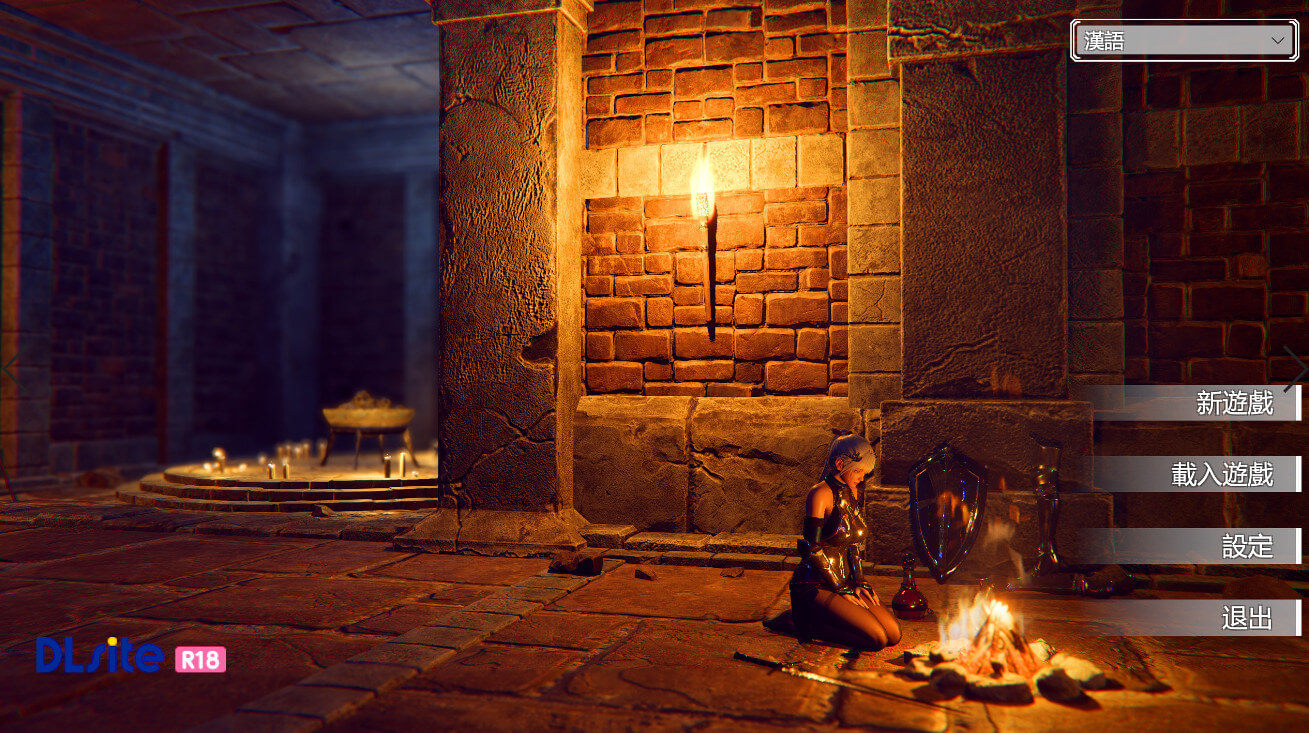Click the left gallery arrow
The image size is (1309, 733).
10,367
